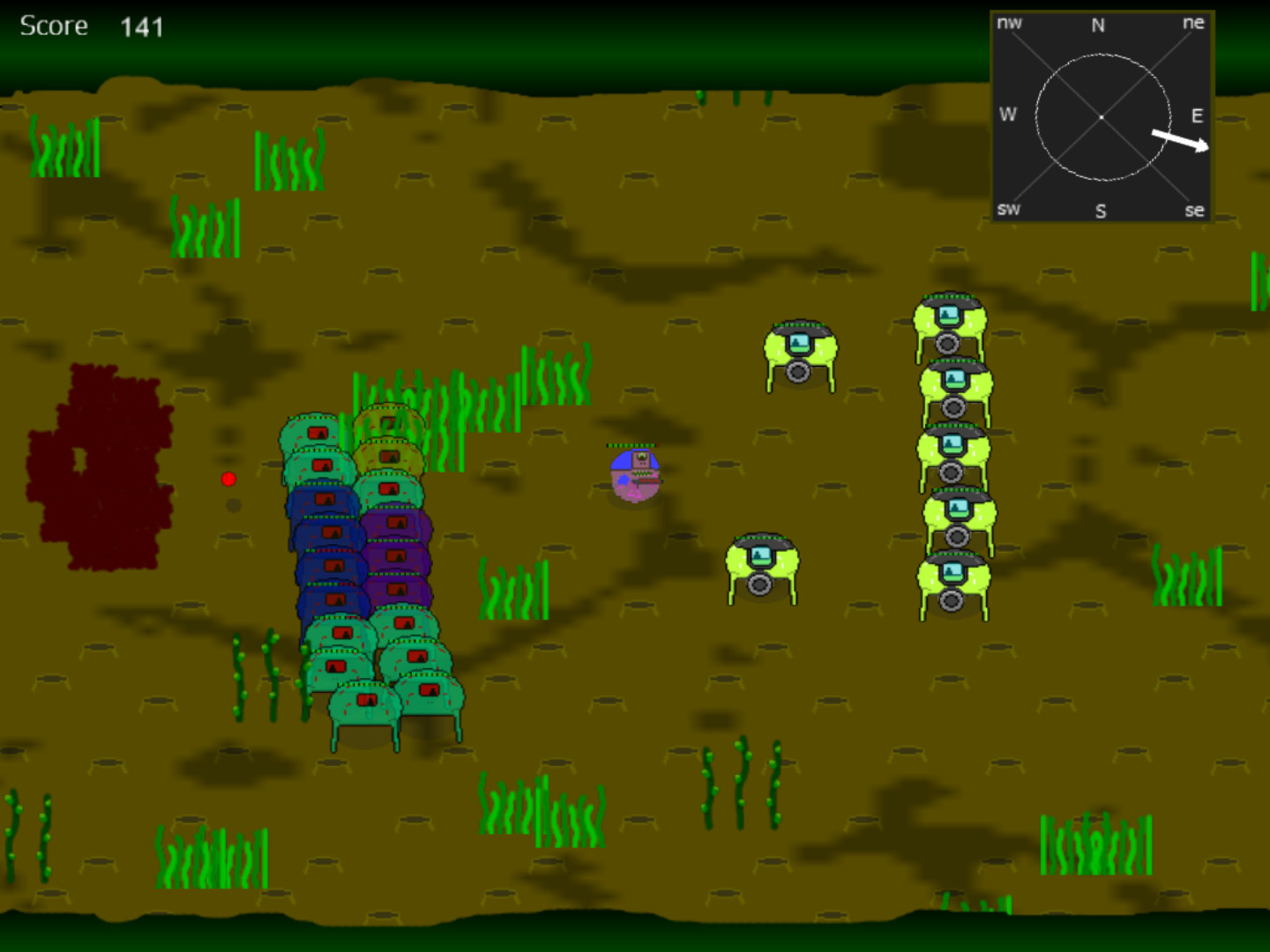Click the se corner label of the compass

1196,211
